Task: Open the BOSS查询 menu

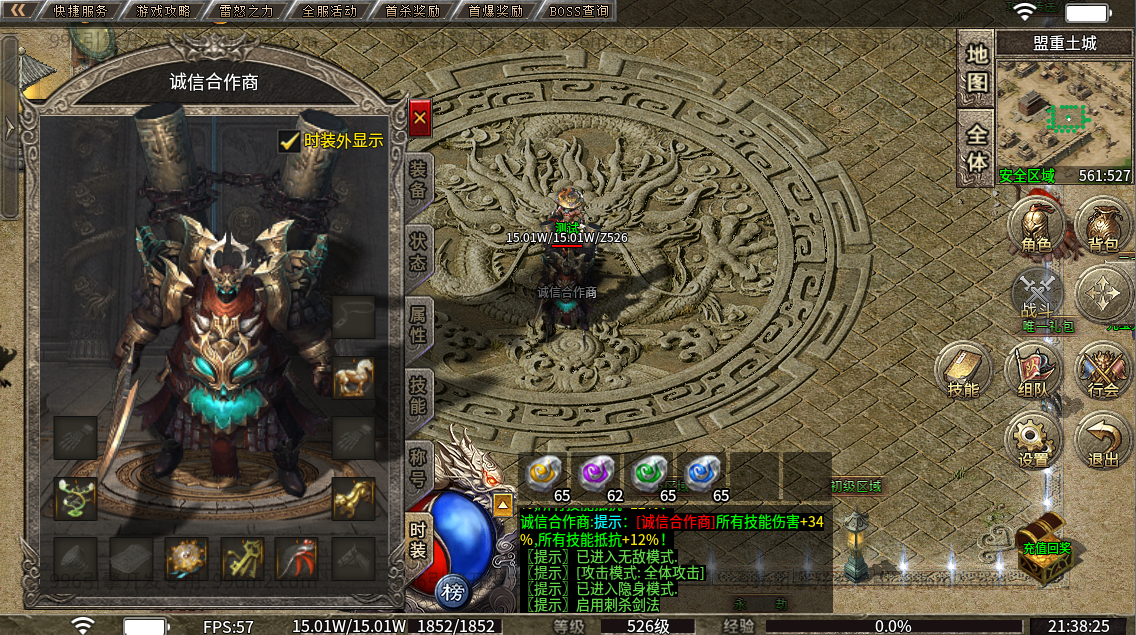Action: [x=579, y=12]
